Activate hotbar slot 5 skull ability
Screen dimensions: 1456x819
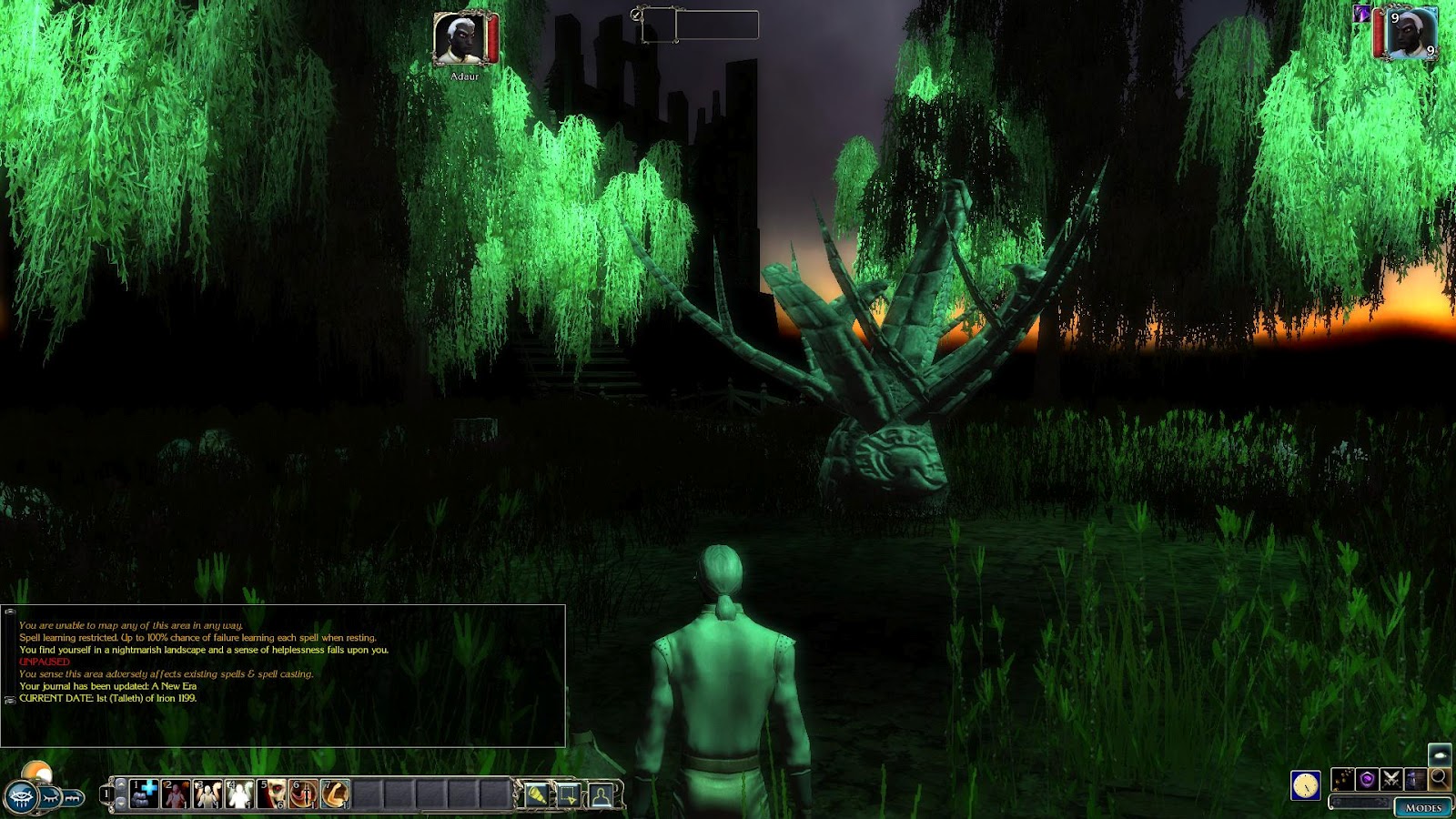(x=271, y=794)
